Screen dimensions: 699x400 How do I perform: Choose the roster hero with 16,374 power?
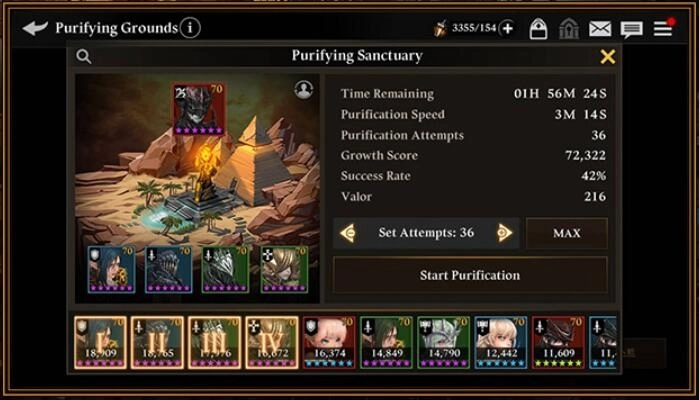329,342
